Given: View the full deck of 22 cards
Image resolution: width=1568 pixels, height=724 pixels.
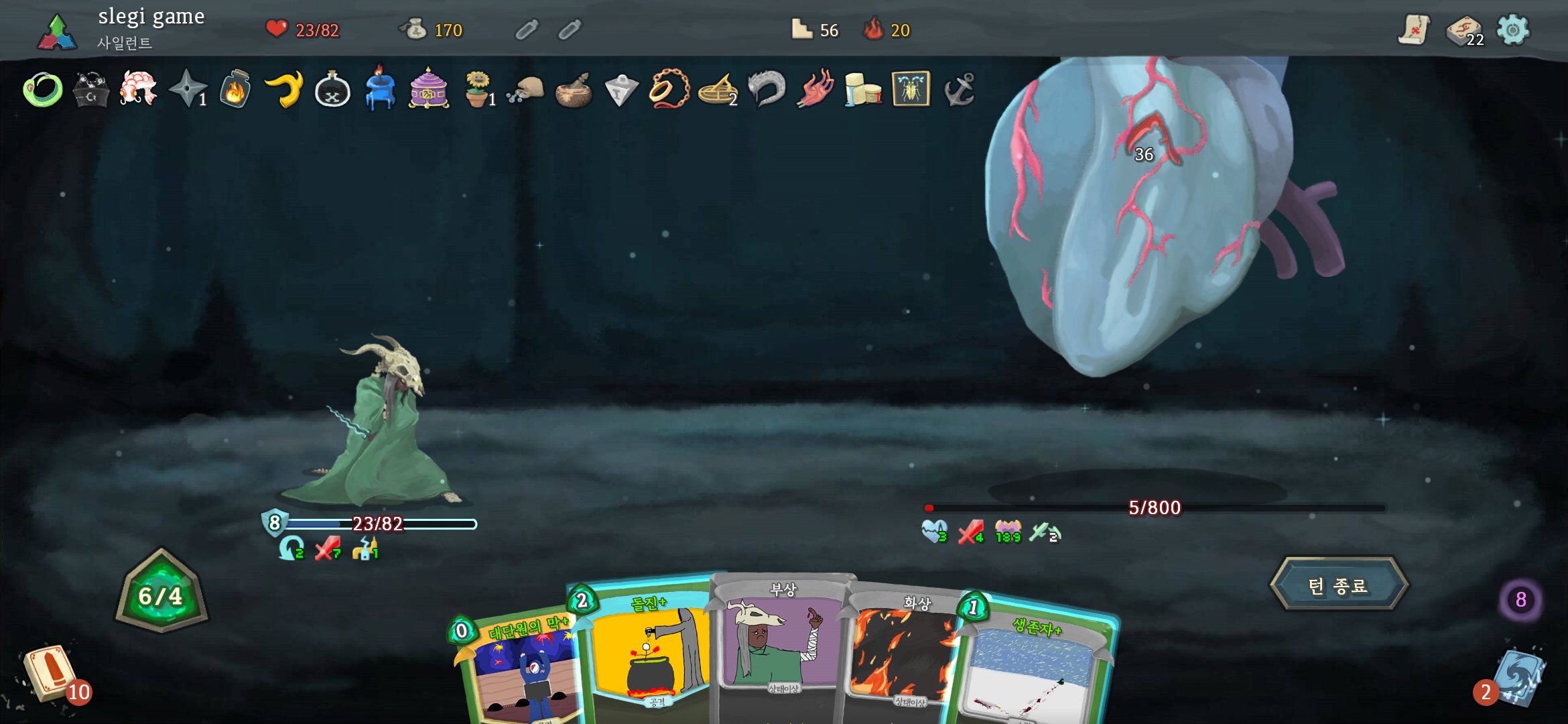Looking at the screenshot, I should point(1463,30).
